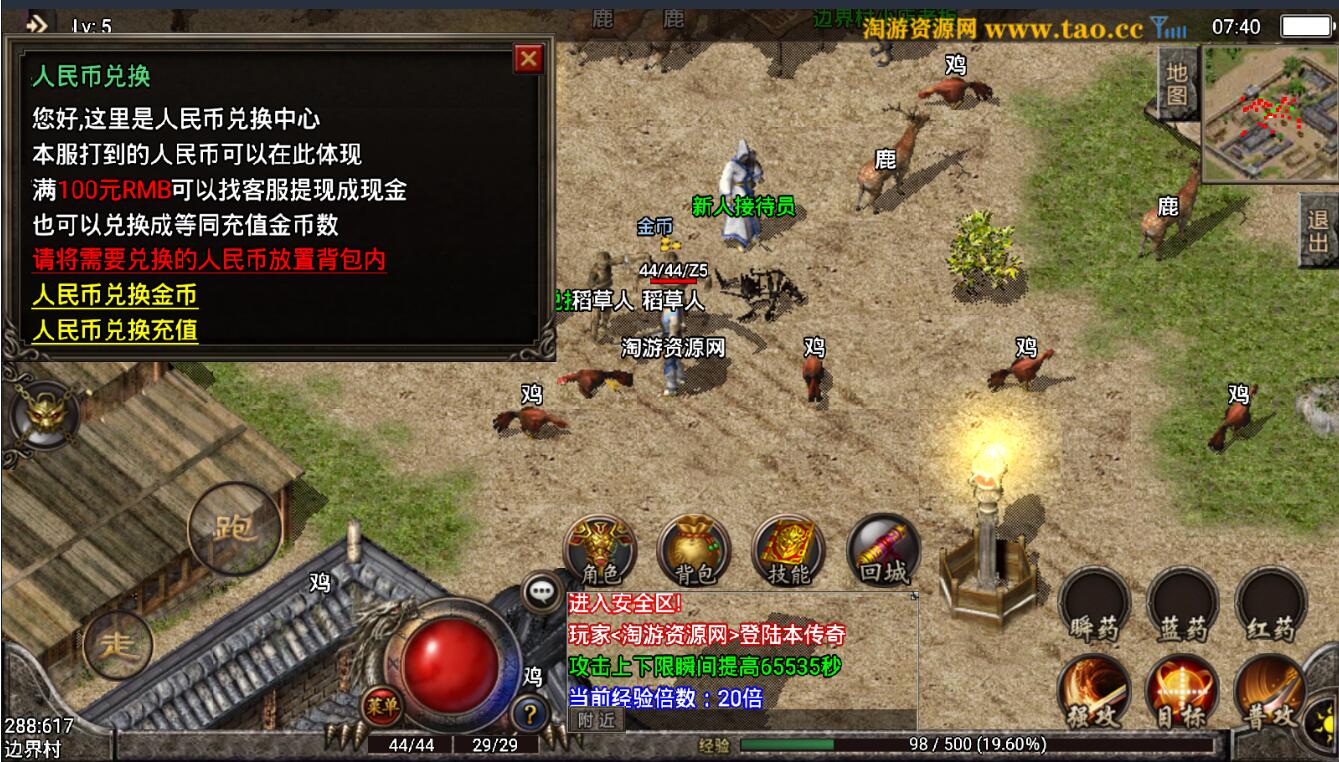Open the red 菜单 menu button
Viewport: 1339px width, 762px height.
tap(381, 706)
